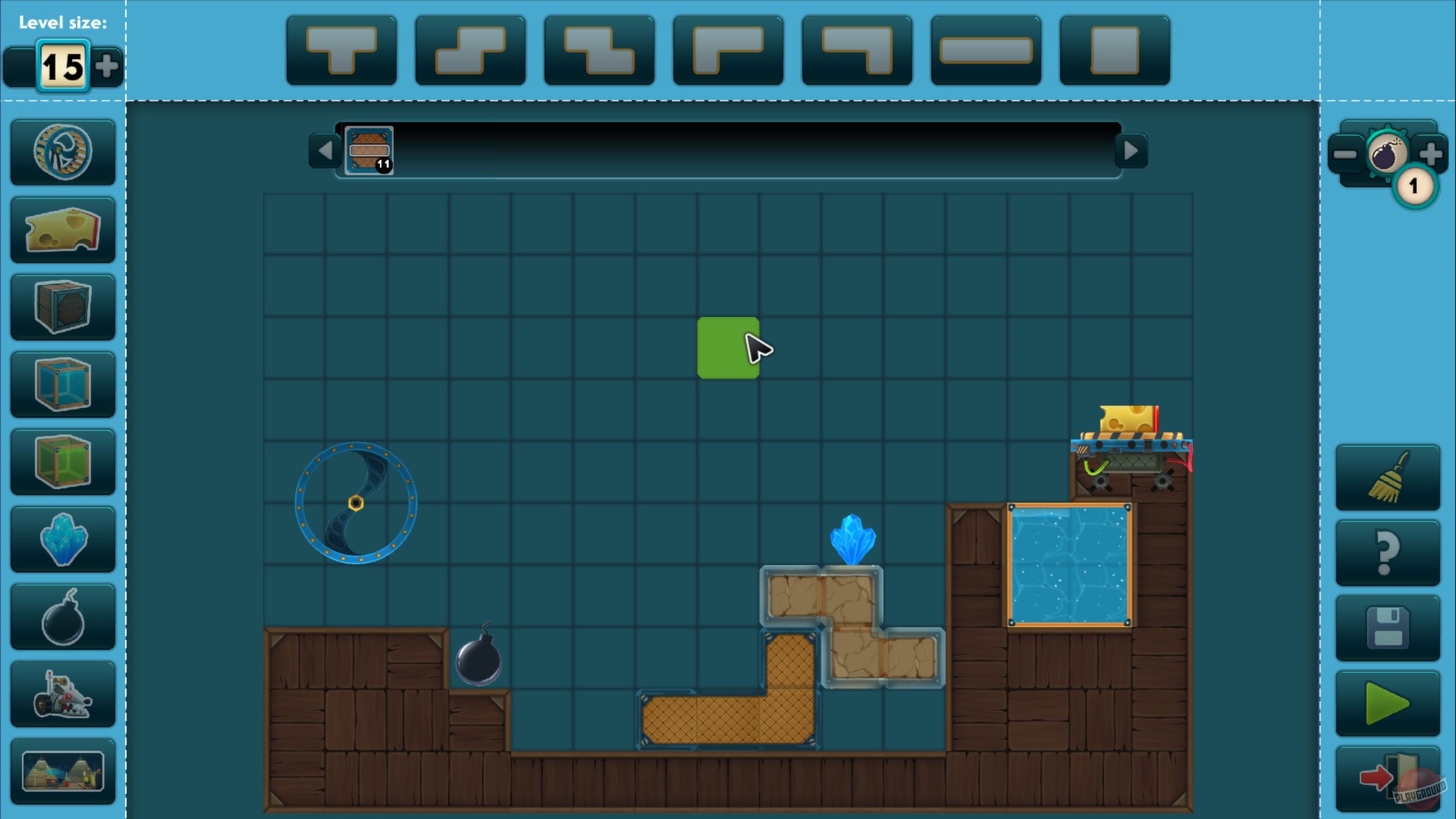Select the single square block
Image resolution: width=1456 pixels, height=819 pixels.
pyautogui.click(x=1114, y=50)
